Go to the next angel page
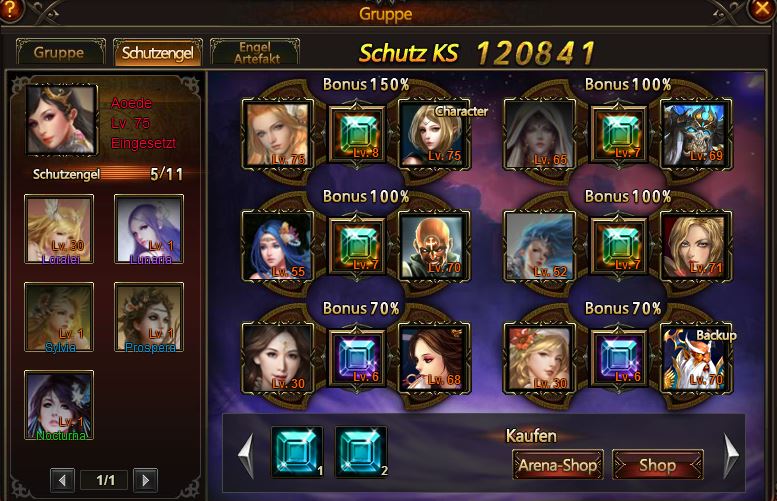 144,480
